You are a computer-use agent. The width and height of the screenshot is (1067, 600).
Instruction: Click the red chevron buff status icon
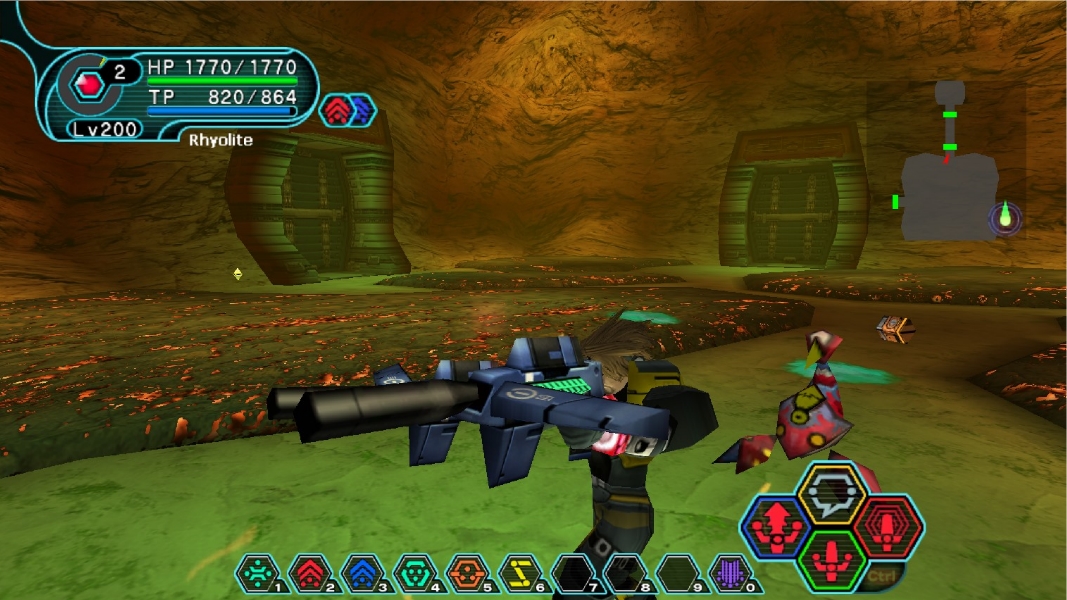pos(335,110)
